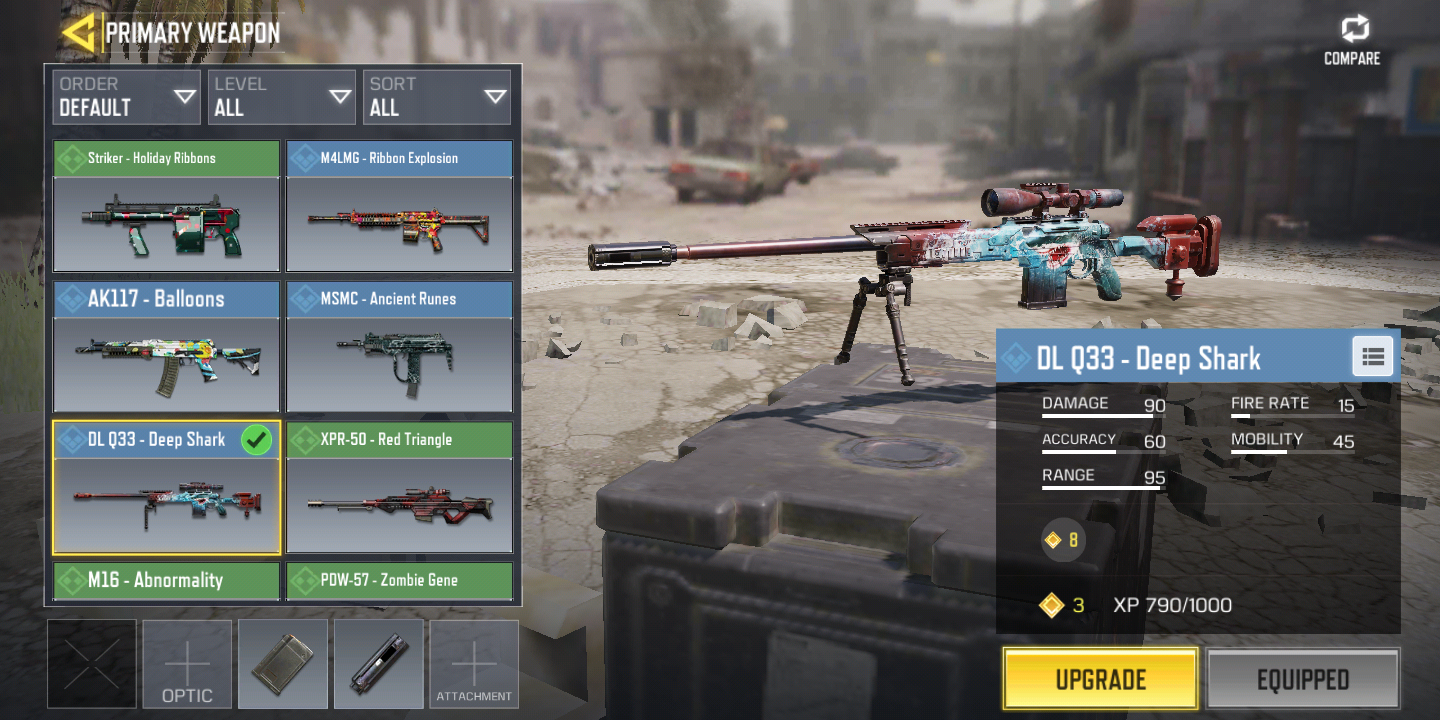Choose the MSMC - Ancient Runes weapon
The width and height of the screenshot is (1440, 720).
pos(399,347)
